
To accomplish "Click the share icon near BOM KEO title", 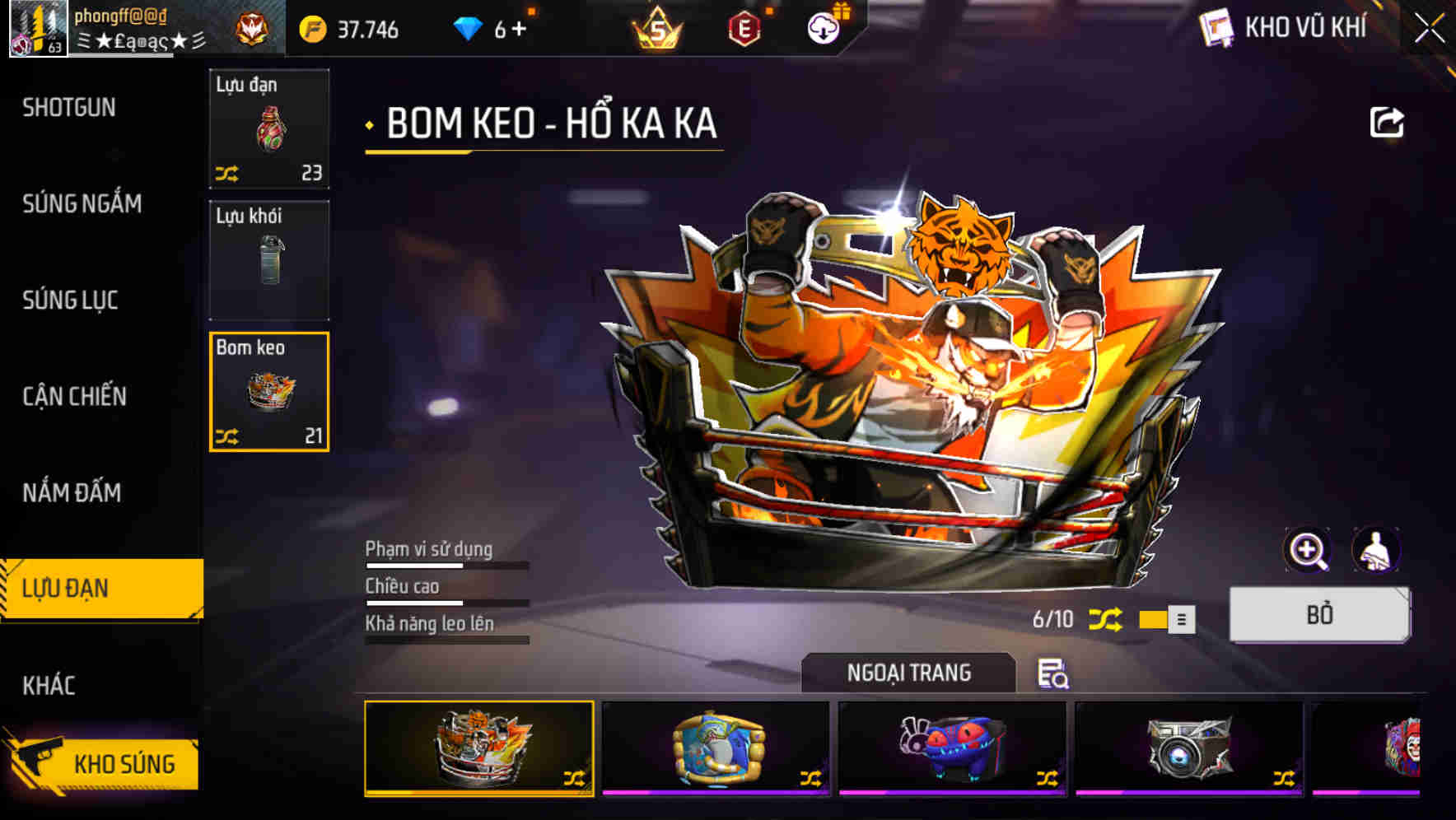I will (1386, 122).
